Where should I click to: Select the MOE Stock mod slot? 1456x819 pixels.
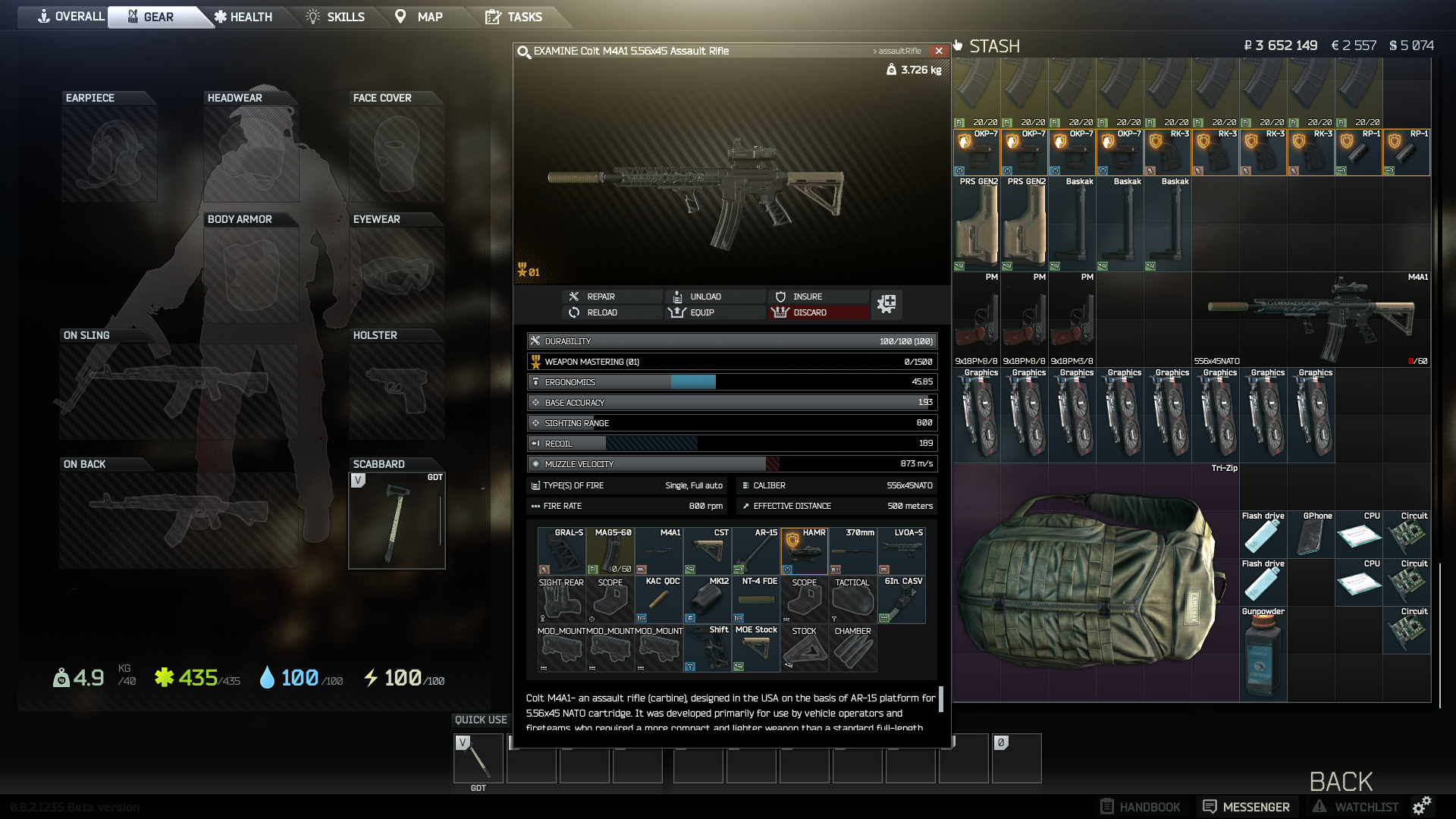click(756, 648)
